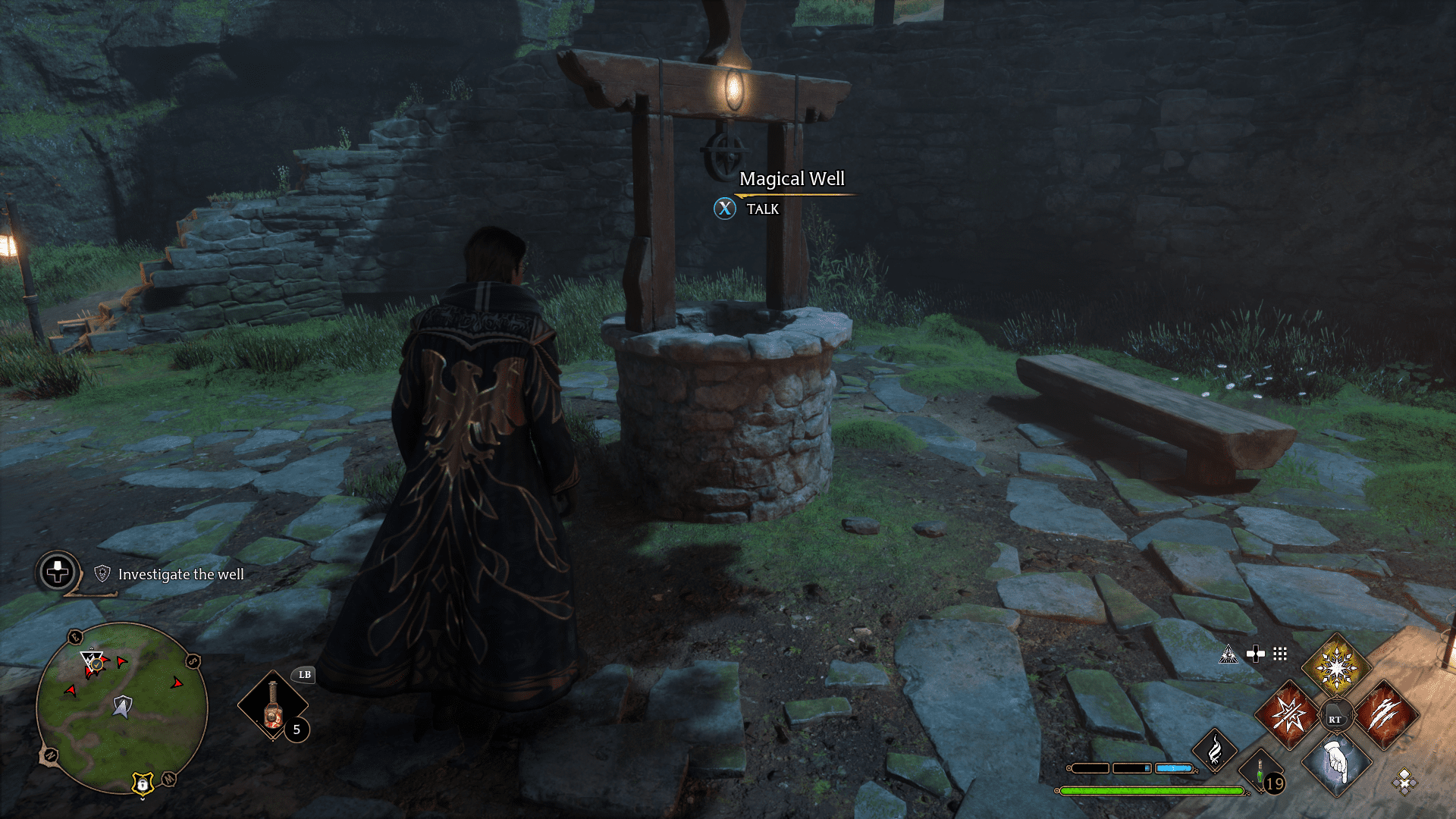Click the eye-in-triangle Revelio icon
1456x819 pixels.
1228,654
